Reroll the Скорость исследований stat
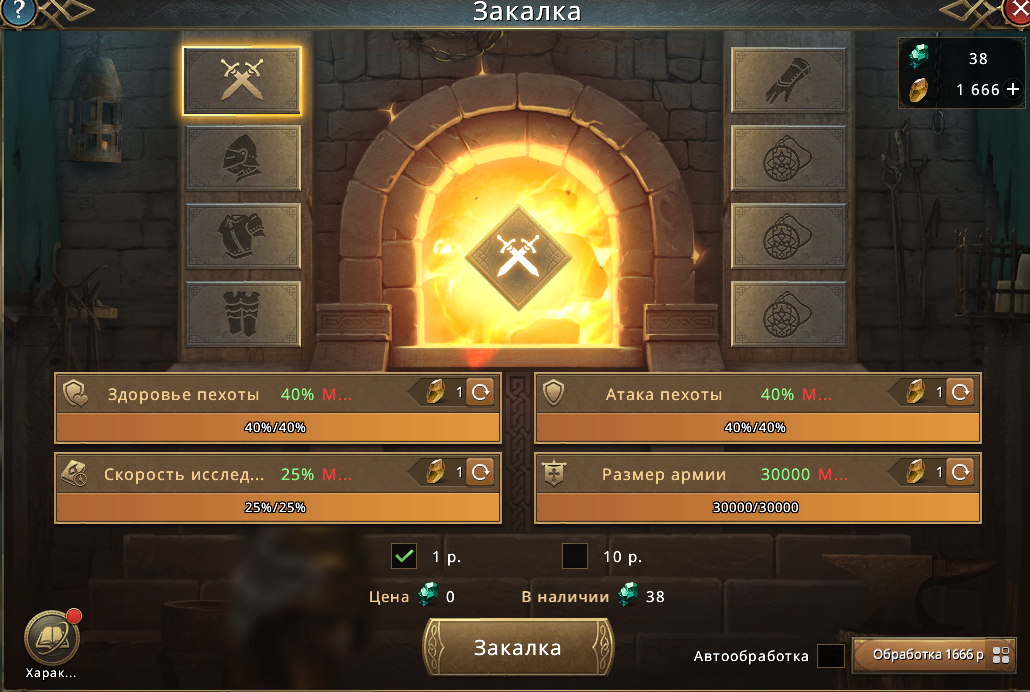Image resolution: width=1030 pixels, height=692 pixels. click(x=481, y=472)
